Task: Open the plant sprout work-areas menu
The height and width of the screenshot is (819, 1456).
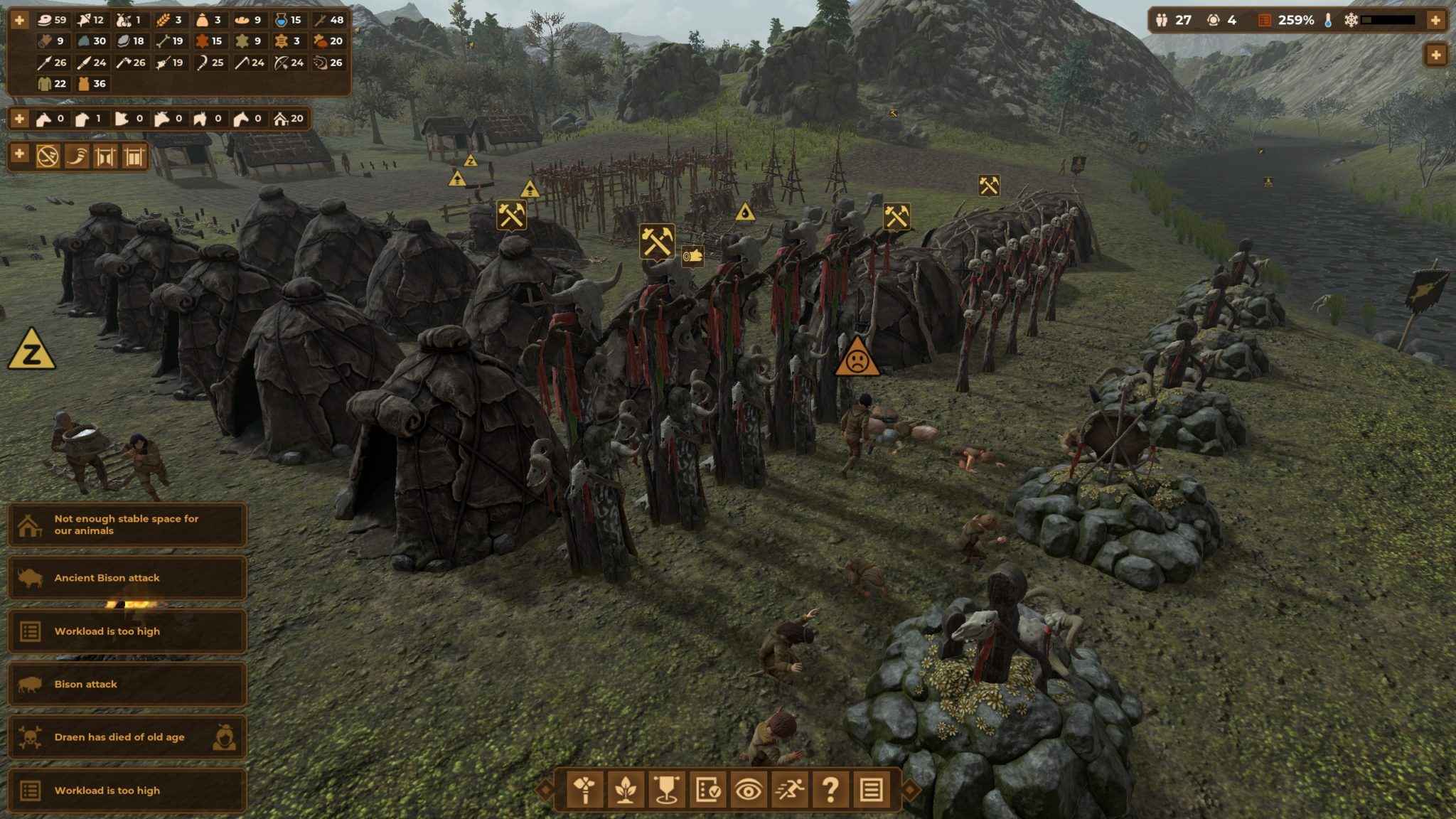Action: click(x=626, y=789)
